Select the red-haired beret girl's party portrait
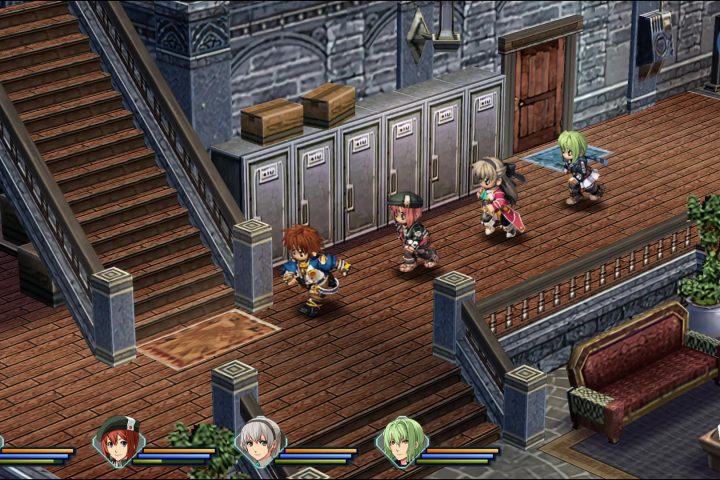This screenshot has height=480, width=720. pyautogui.click(x=118, y=442)
